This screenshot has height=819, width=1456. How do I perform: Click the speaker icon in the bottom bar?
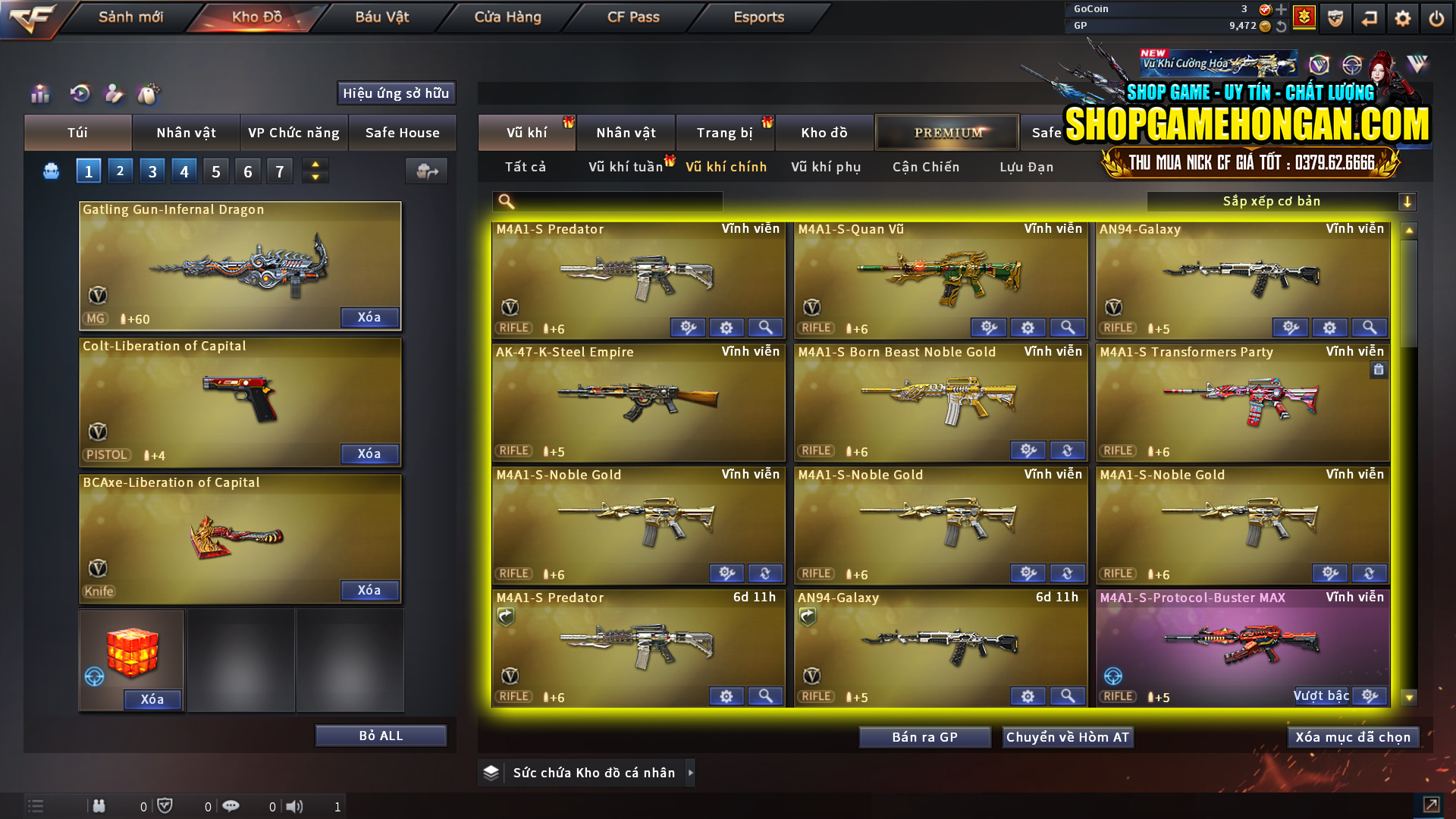(296, 806)
